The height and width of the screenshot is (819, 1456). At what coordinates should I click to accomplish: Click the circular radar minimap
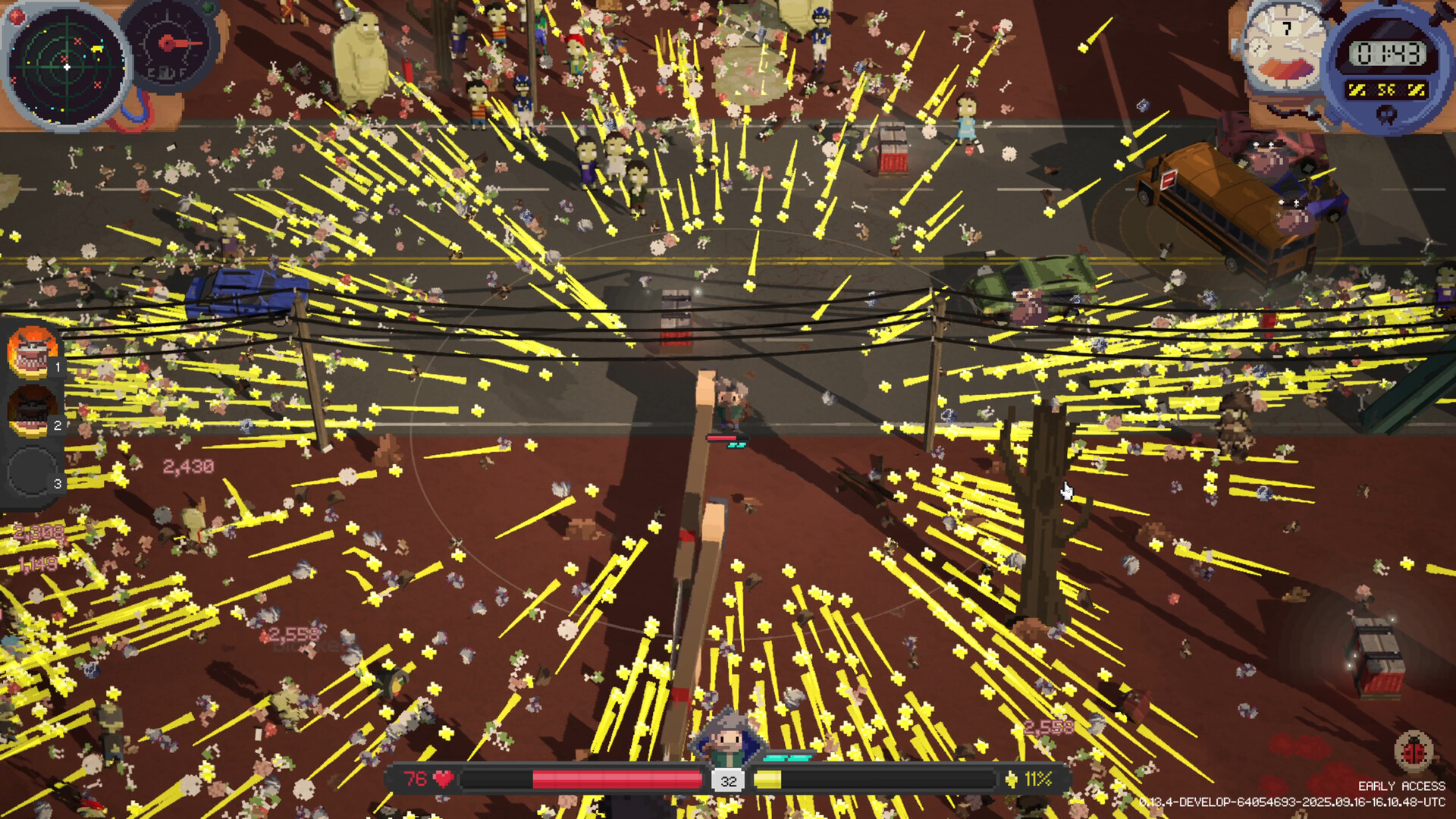67,67
